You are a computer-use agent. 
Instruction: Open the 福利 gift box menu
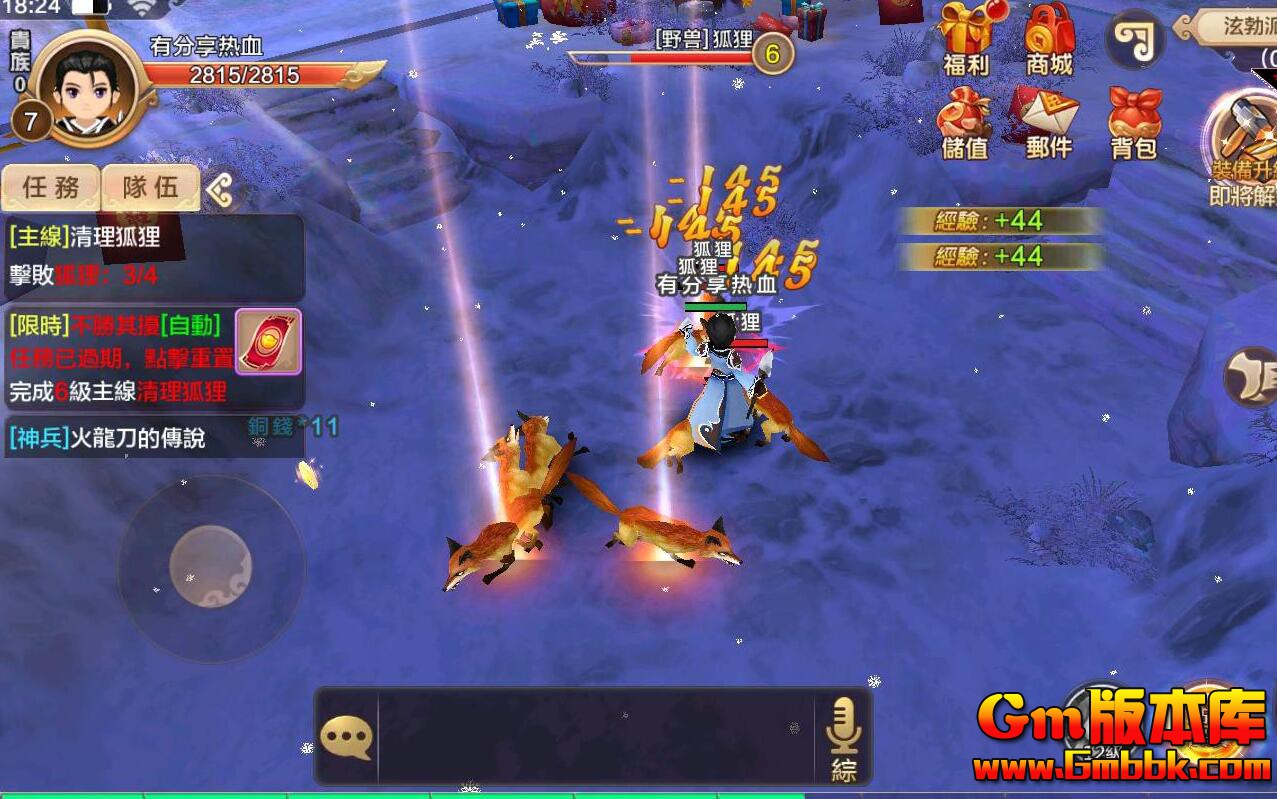[965, 40]
